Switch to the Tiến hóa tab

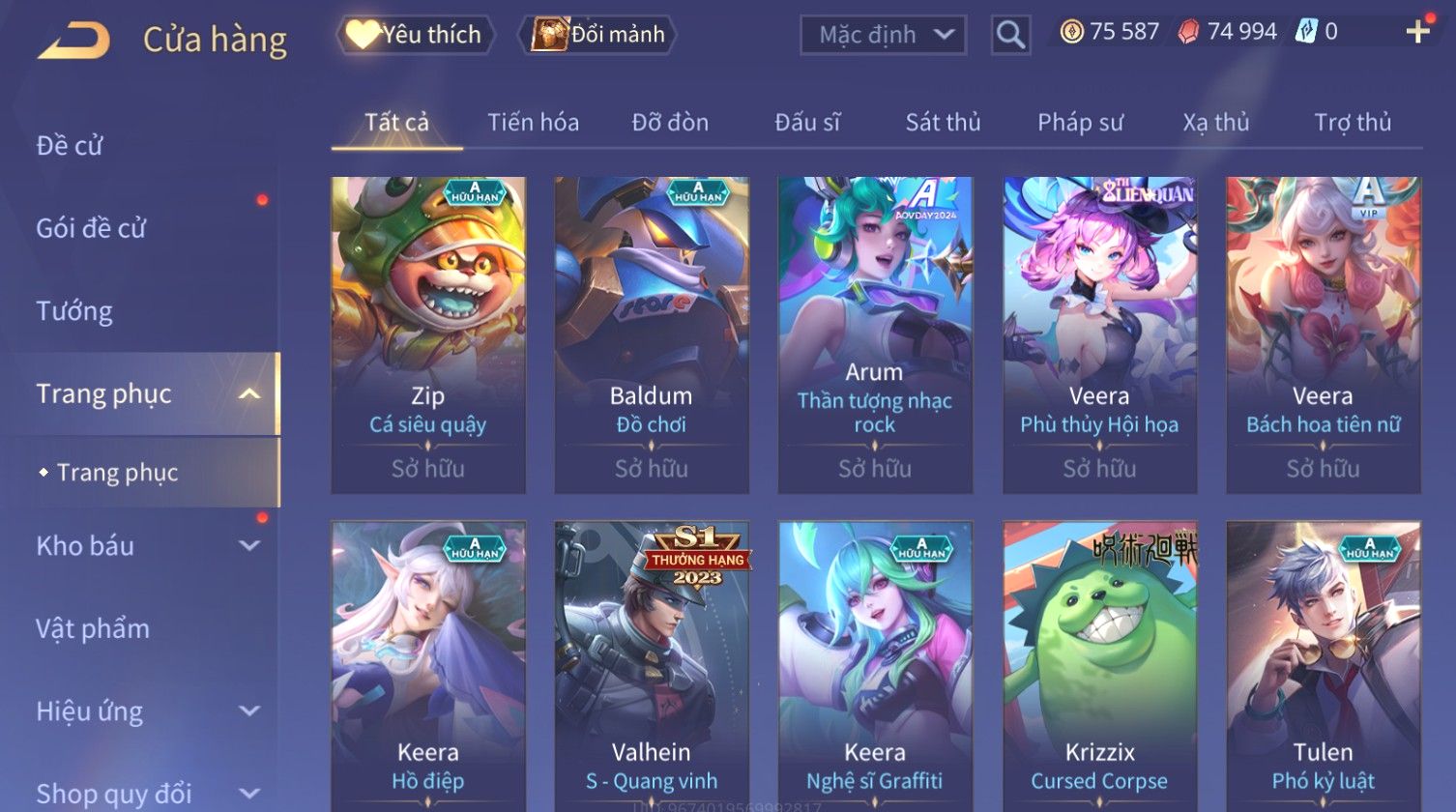[533, 123]
